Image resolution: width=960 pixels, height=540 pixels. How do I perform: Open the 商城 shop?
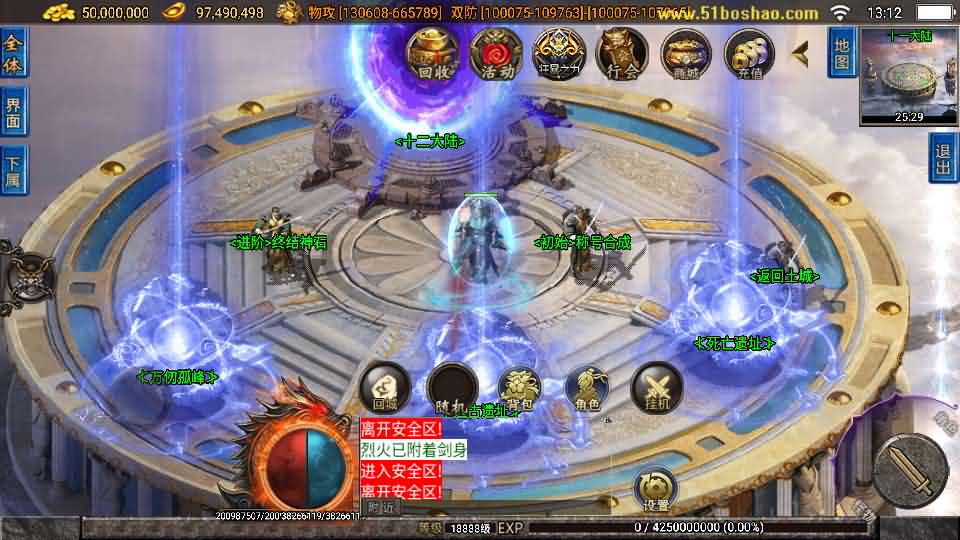point(685,54)
